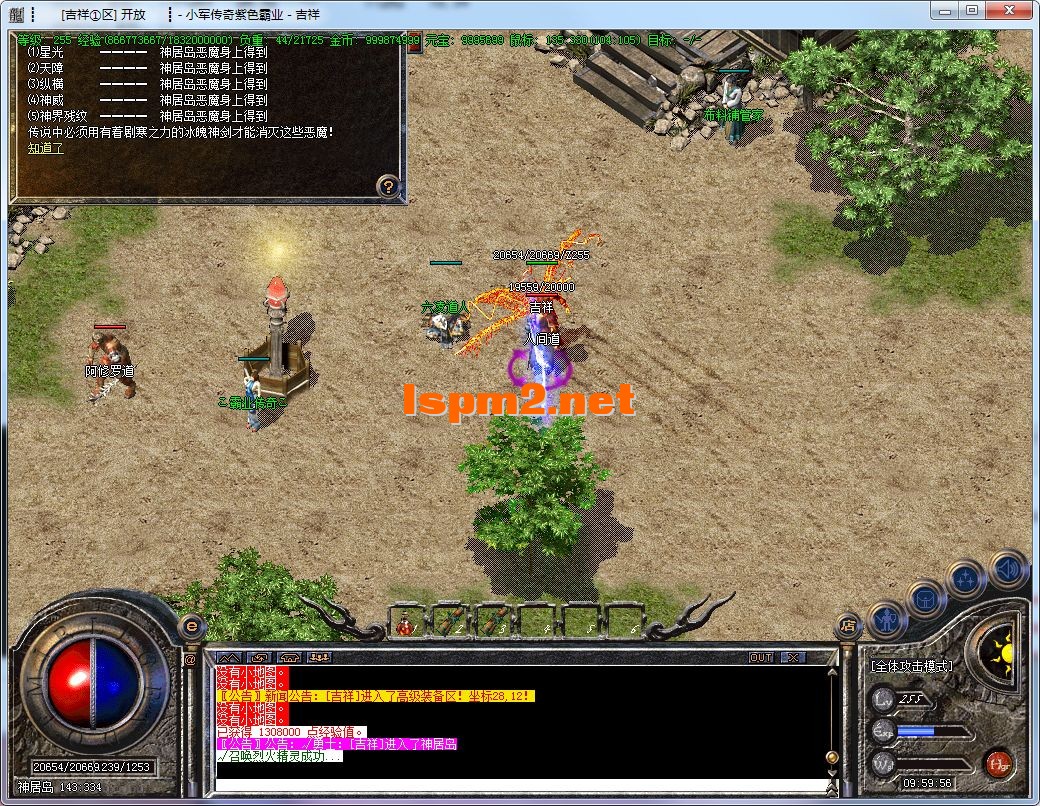Close the chat panel with the X button

coord(792,658)
